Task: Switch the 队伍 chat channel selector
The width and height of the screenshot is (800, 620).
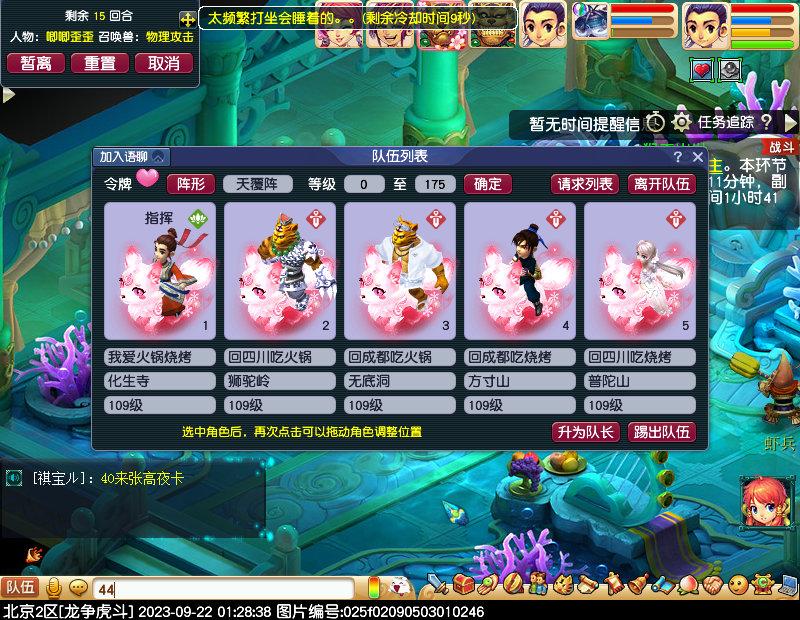Action: (x=20, y=588)
